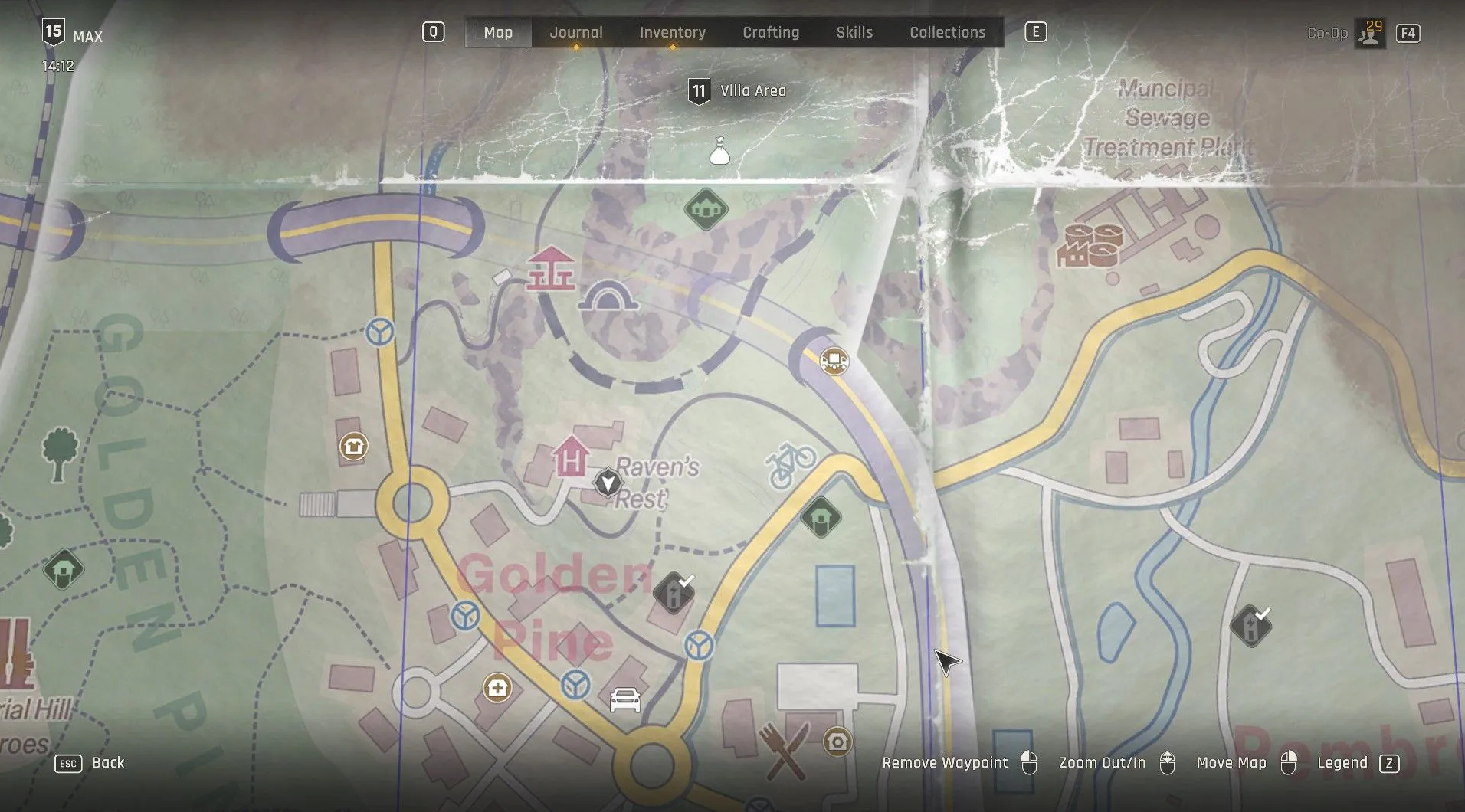
Task: Click the bicycle marker on the map
Action: pyautogui.click(x=791, y=464)
